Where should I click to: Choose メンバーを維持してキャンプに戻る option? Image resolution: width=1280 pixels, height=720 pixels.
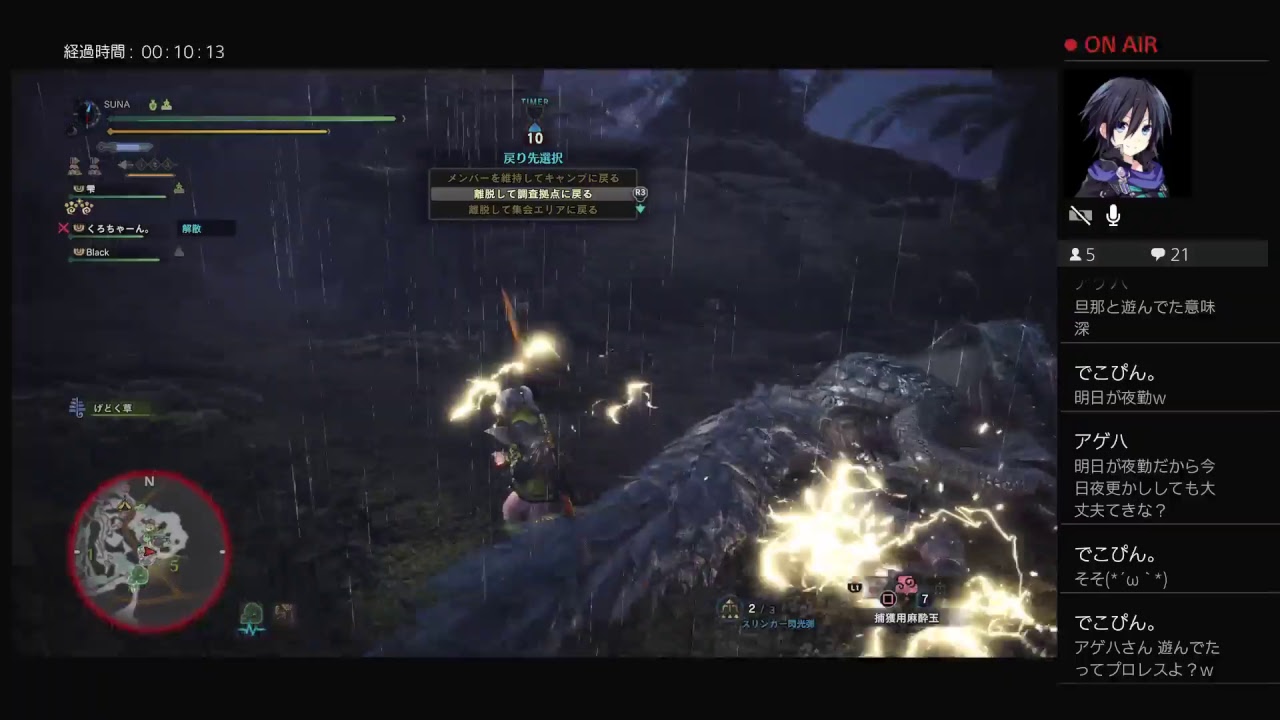[535, 177]
